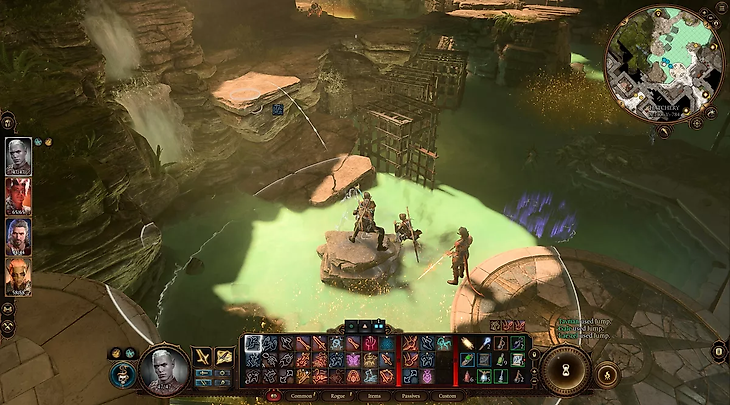Select the ranged weapon set slot
Viewport: 730px width, 405px height.
[x=227, y=357]
